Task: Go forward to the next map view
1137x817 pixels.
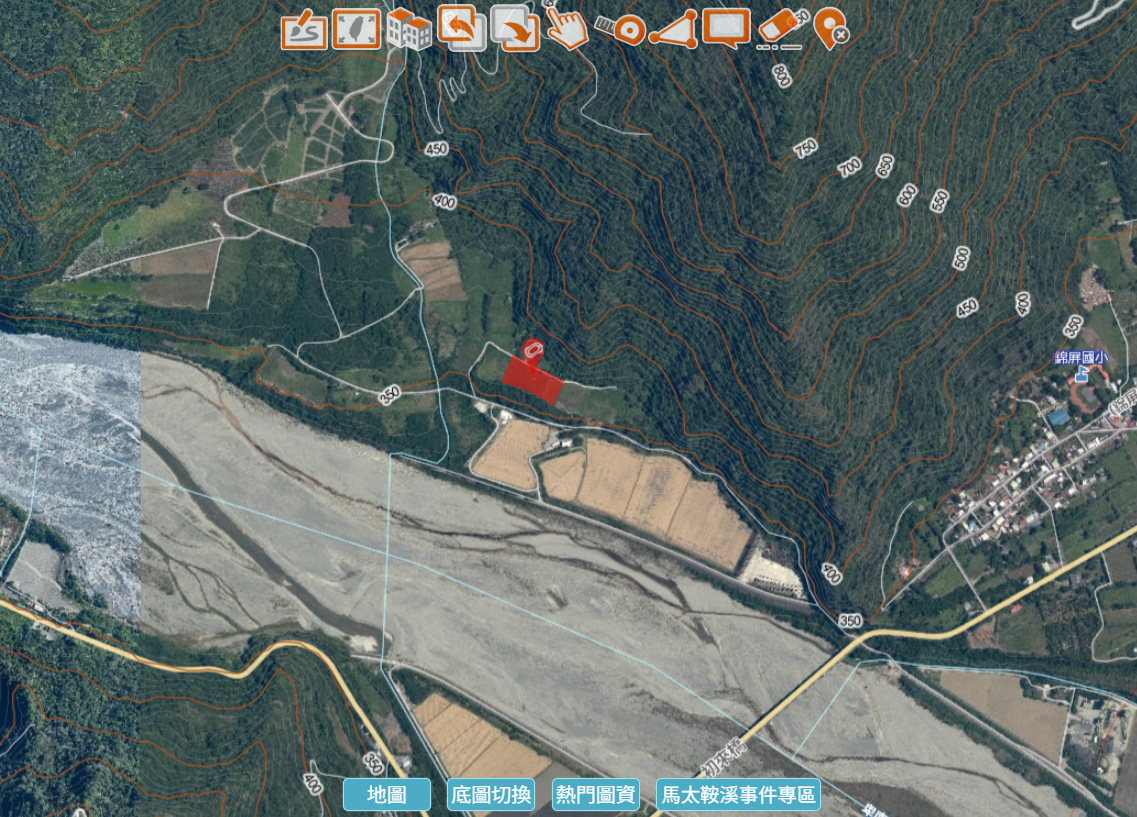Action: [515, 29]
